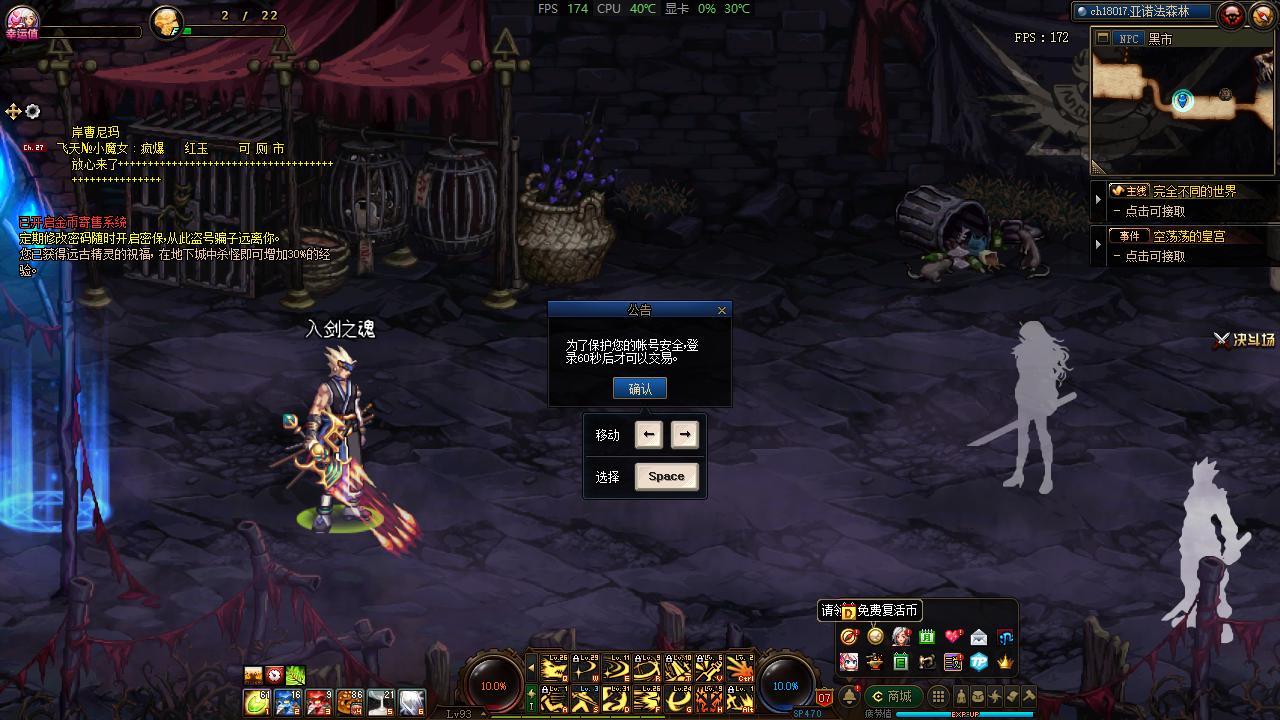Click the NPC button above the minimap
The image size is (1280, 720).
pos(1128,39)
